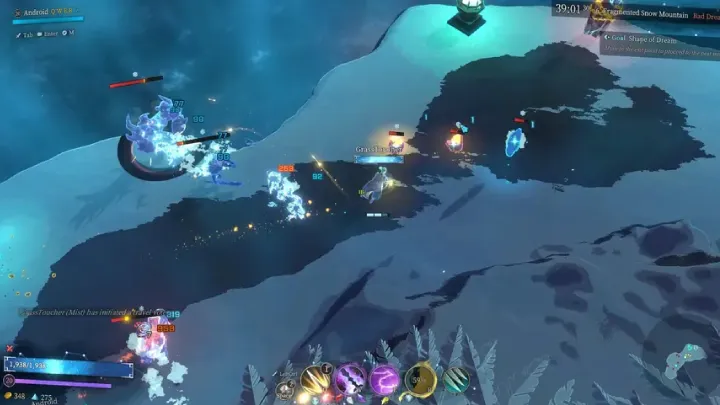This screenshot has height=405, width=720.
Task: Select the yellow ability on cooldown
Action: pos(420,380)
